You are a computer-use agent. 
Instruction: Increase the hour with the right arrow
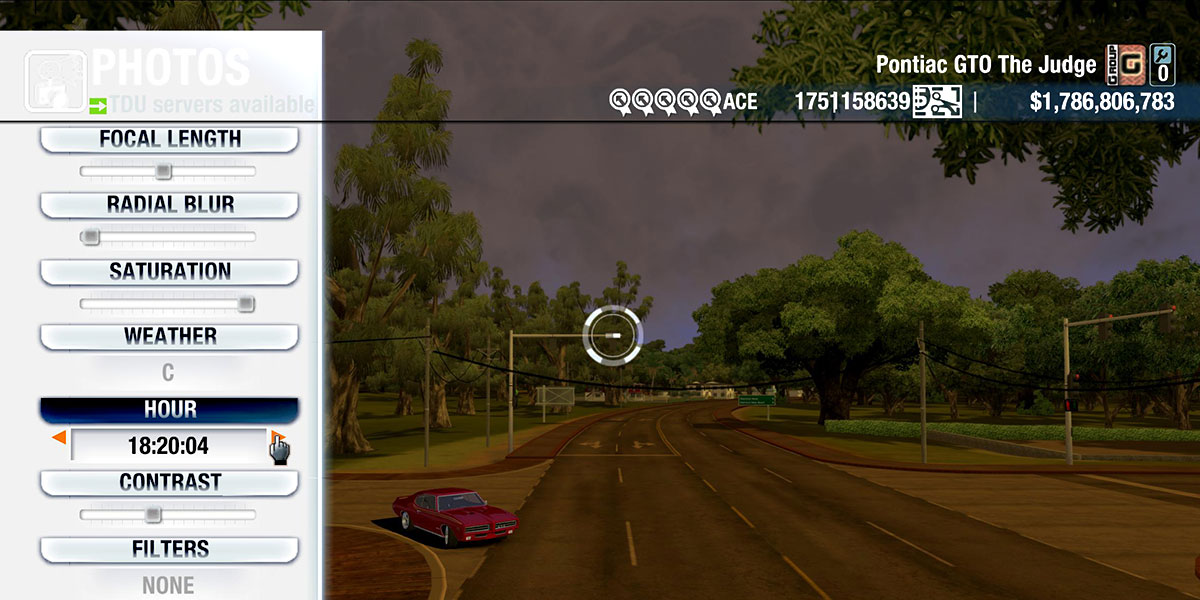tap(277, 438)
